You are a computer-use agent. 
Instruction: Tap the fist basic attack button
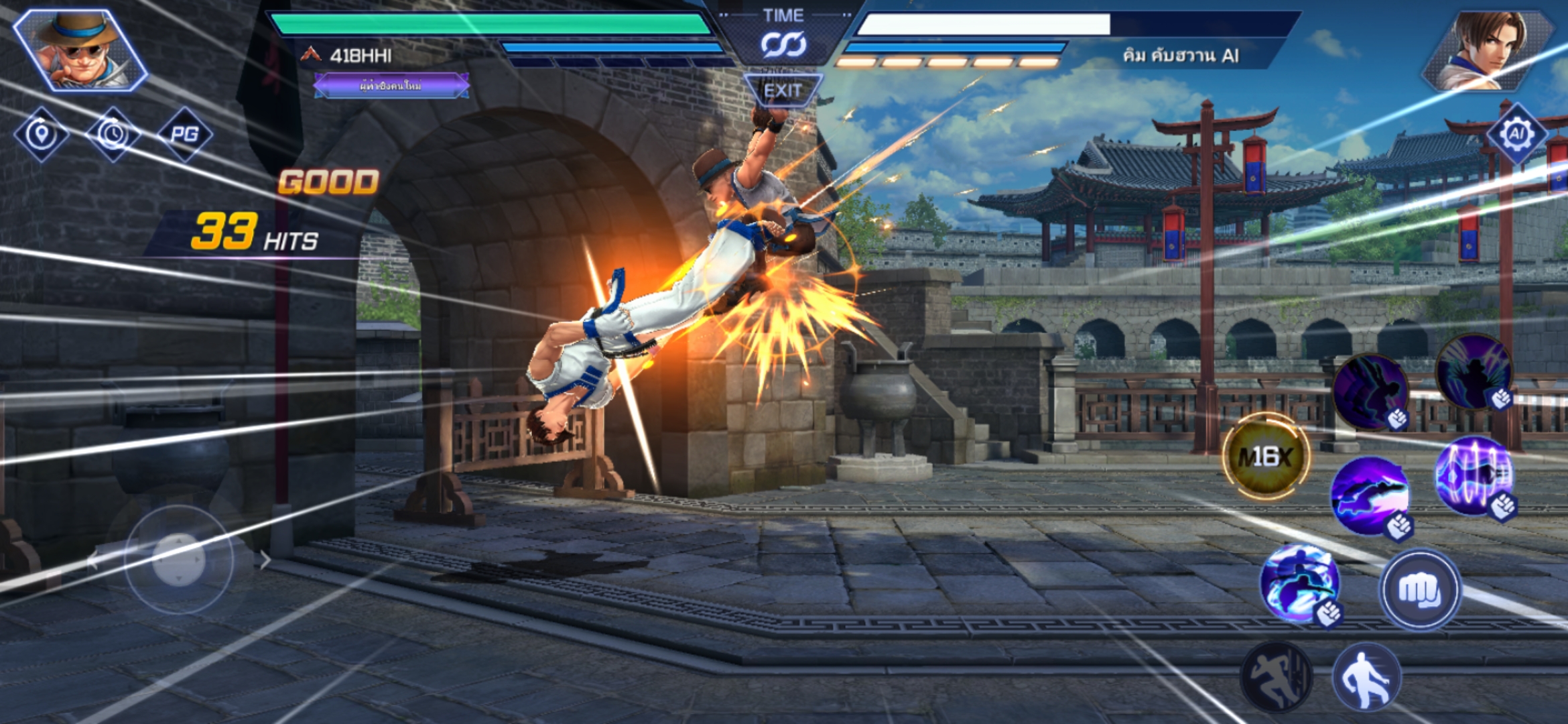coord(1419,590)
